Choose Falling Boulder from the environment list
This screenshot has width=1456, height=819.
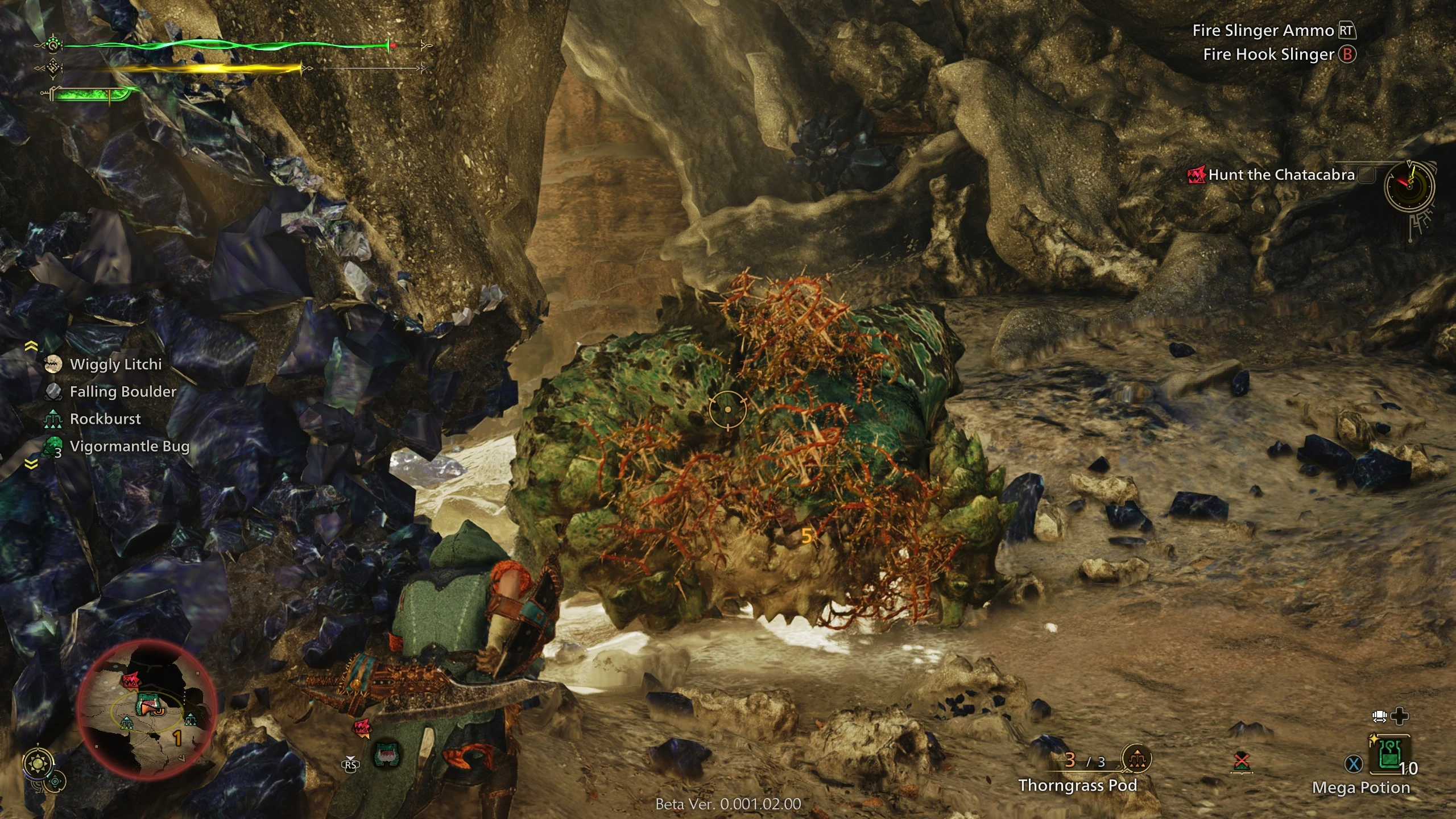tap(122, 392)
